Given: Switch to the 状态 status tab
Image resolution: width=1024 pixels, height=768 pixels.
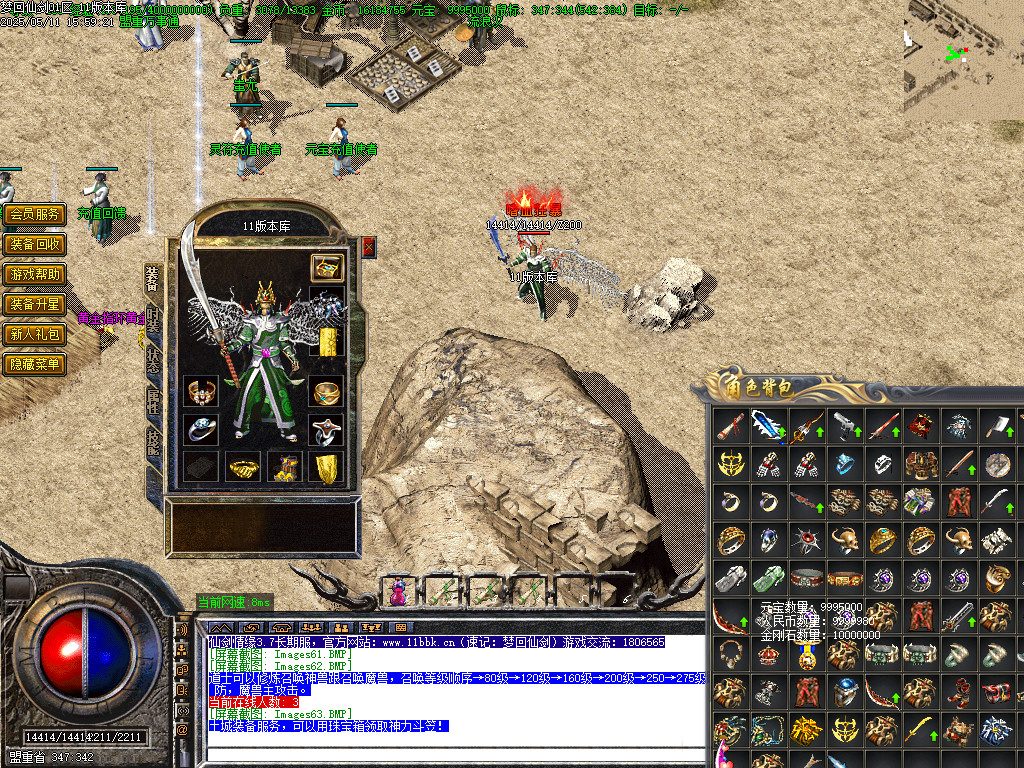Looking at the screenshot, I should [x=153, y=361].
